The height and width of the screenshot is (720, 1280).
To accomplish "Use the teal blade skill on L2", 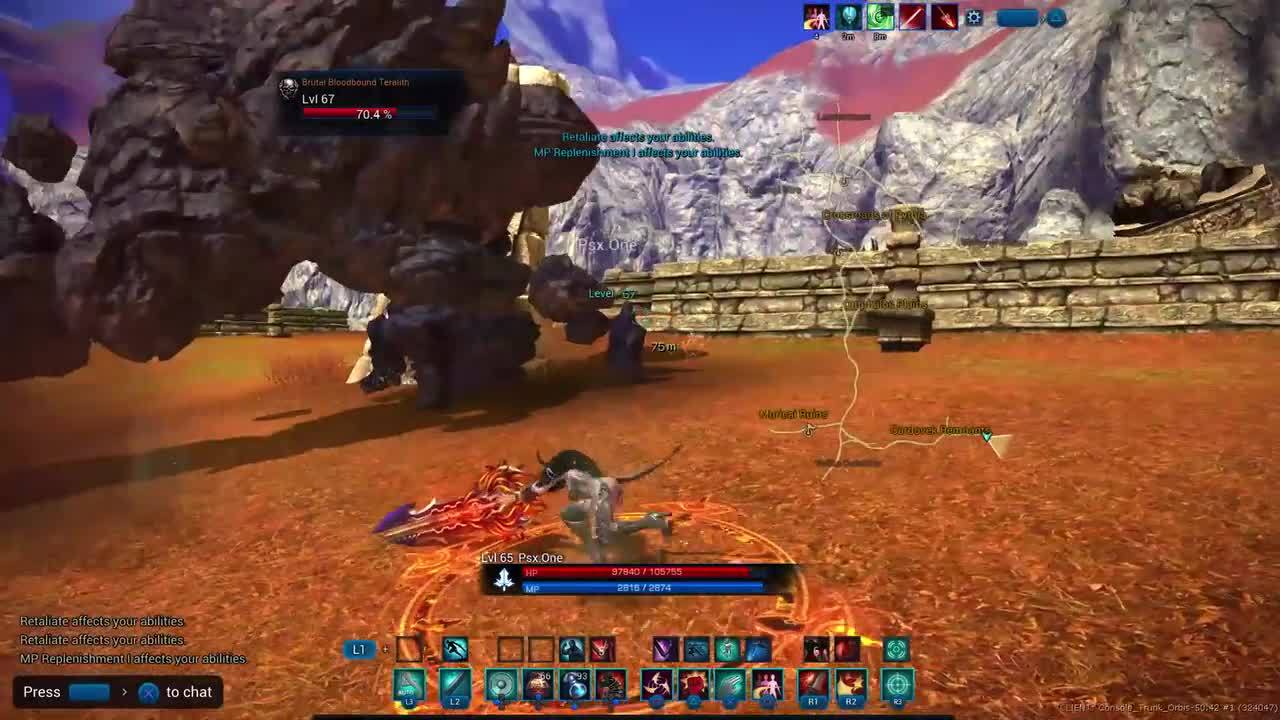I will 455,686.
